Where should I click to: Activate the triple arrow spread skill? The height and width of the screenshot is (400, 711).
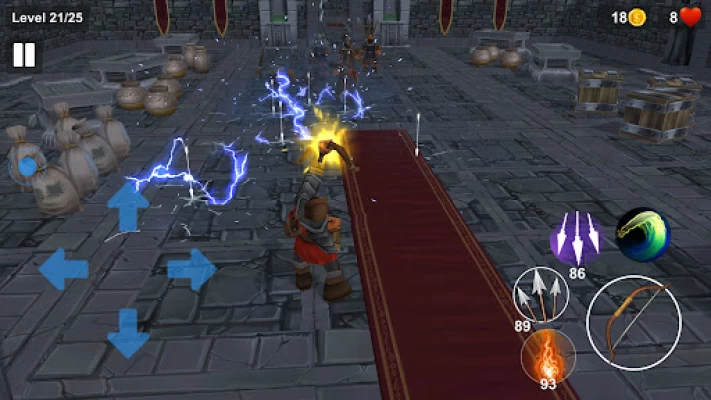540,295
